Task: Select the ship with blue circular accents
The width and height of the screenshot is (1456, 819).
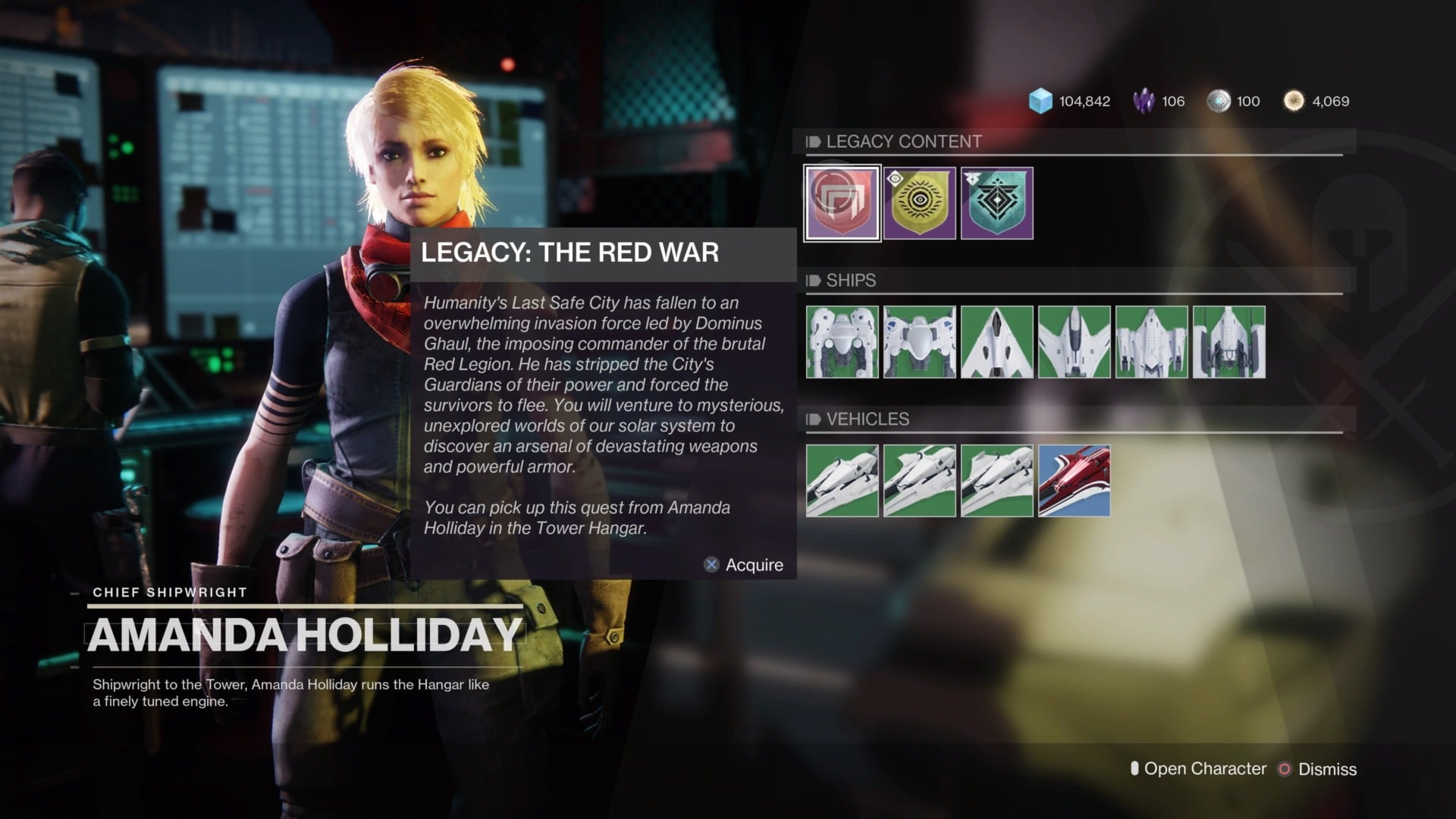Action: pyautogui.click(x=920, y=342)
